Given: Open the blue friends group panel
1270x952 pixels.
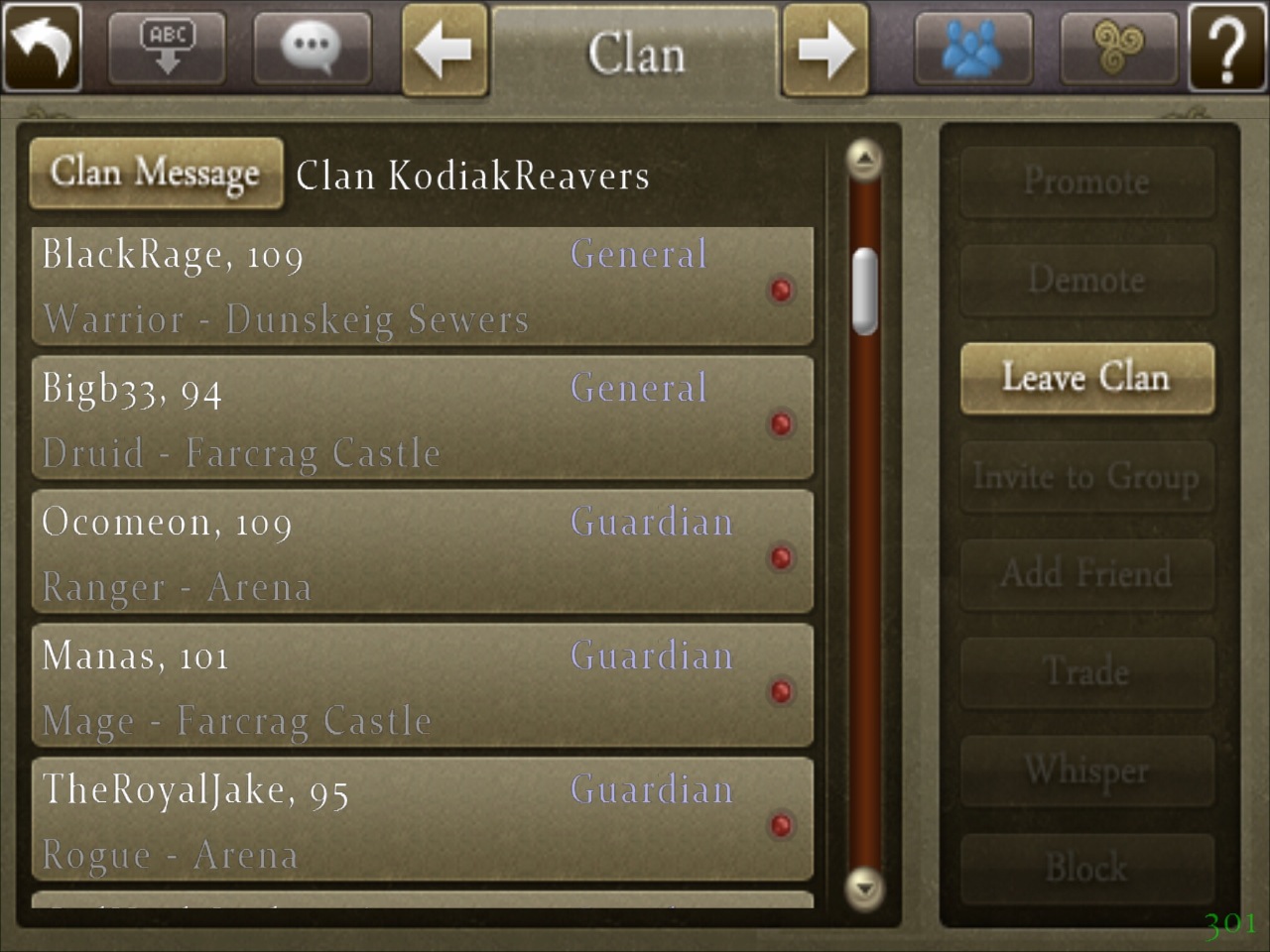Looking at the screenshot, I should [972, 47].
